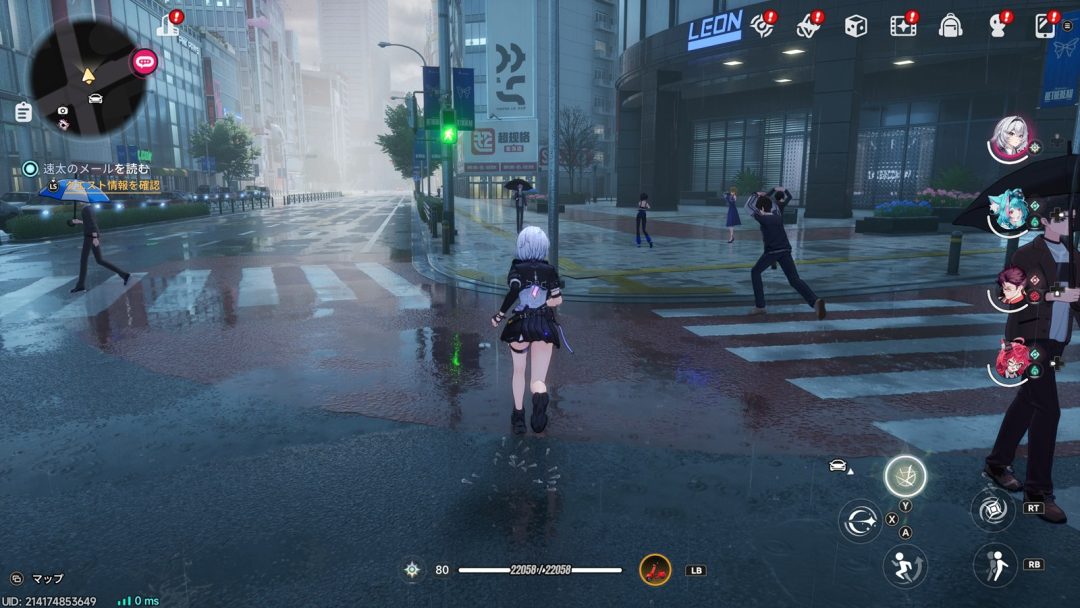Switch to the bright red-haired party member
The height and width of the screenshot is (608, 1080).
point(1011,361)
